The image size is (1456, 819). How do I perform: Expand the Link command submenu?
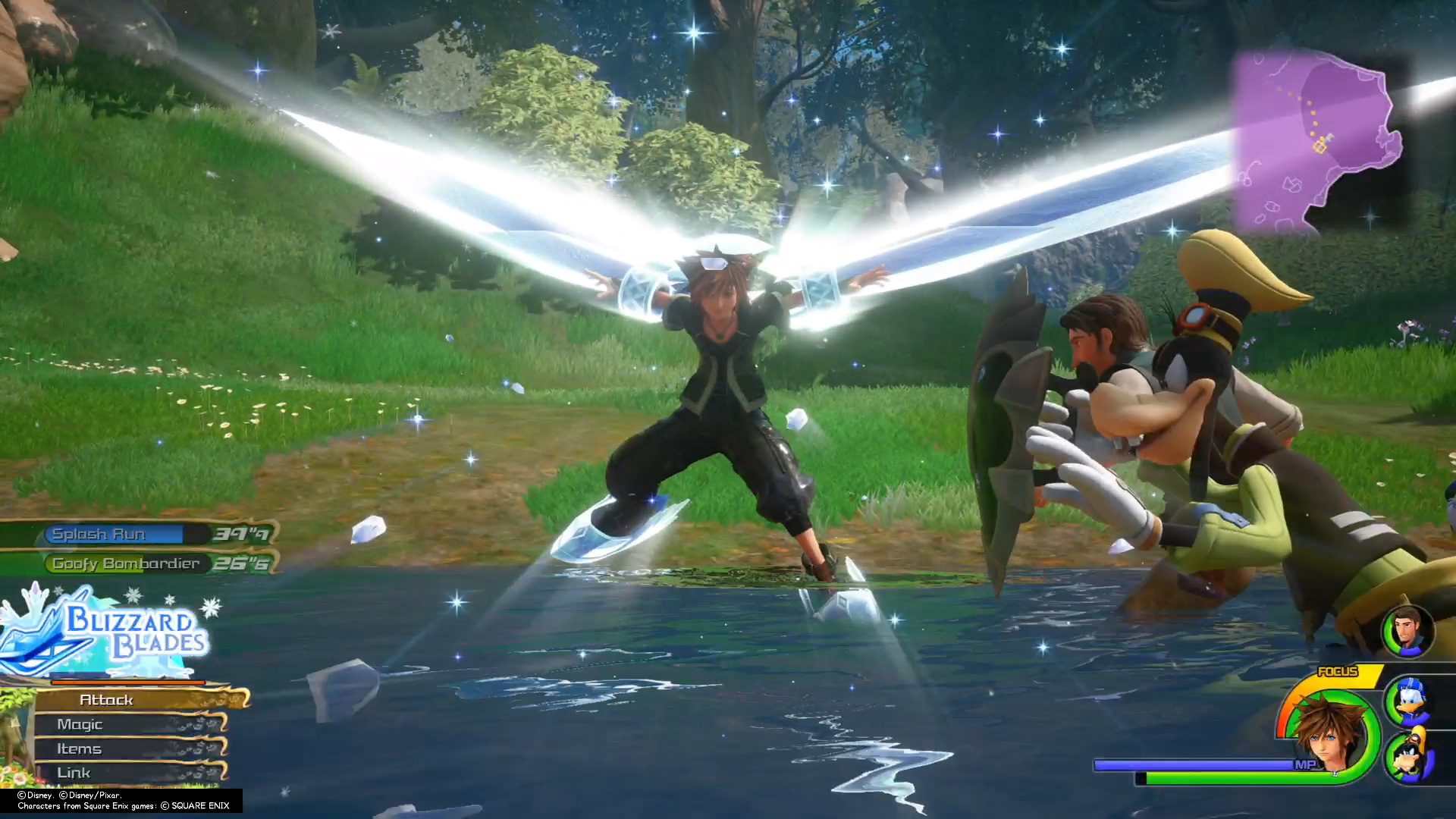[x=73, y=772]
